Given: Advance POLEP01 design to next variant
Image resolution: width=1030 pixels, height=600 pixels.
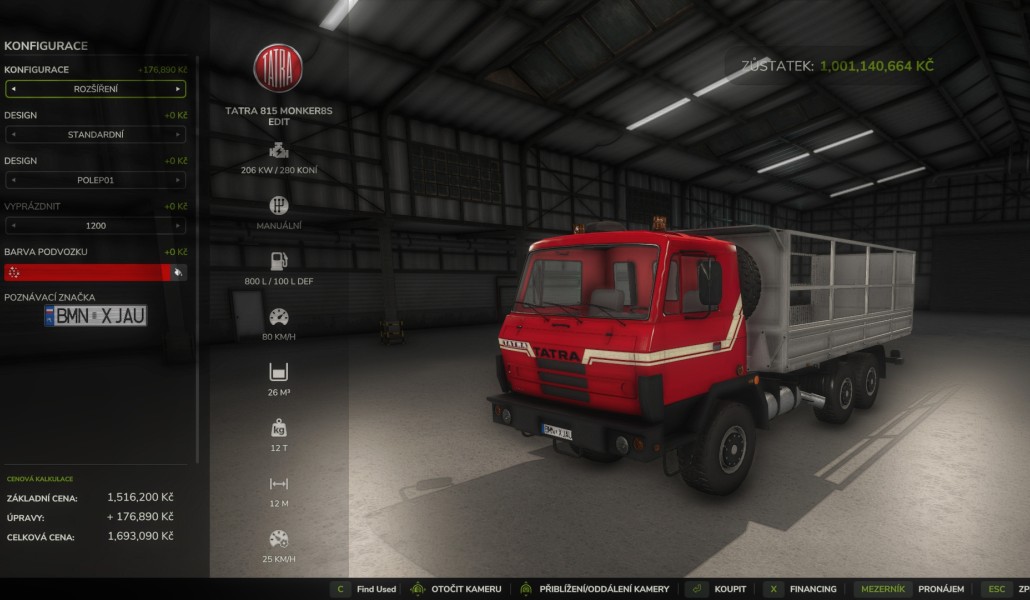Looking at the screenshot, I should (x=178, y=180).
